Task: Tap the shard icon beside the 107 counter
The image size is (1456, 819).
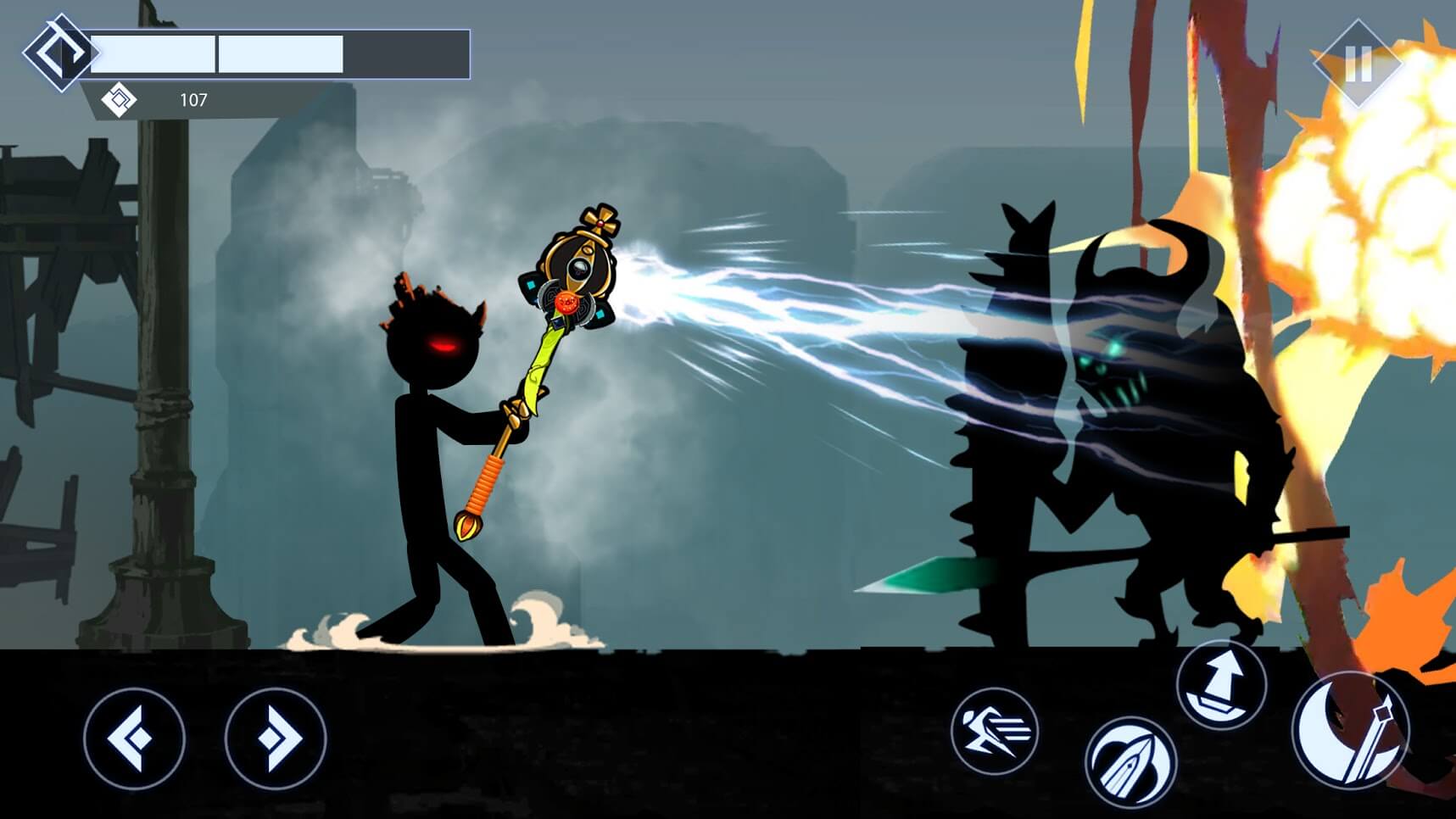Action: click(119, 99)
